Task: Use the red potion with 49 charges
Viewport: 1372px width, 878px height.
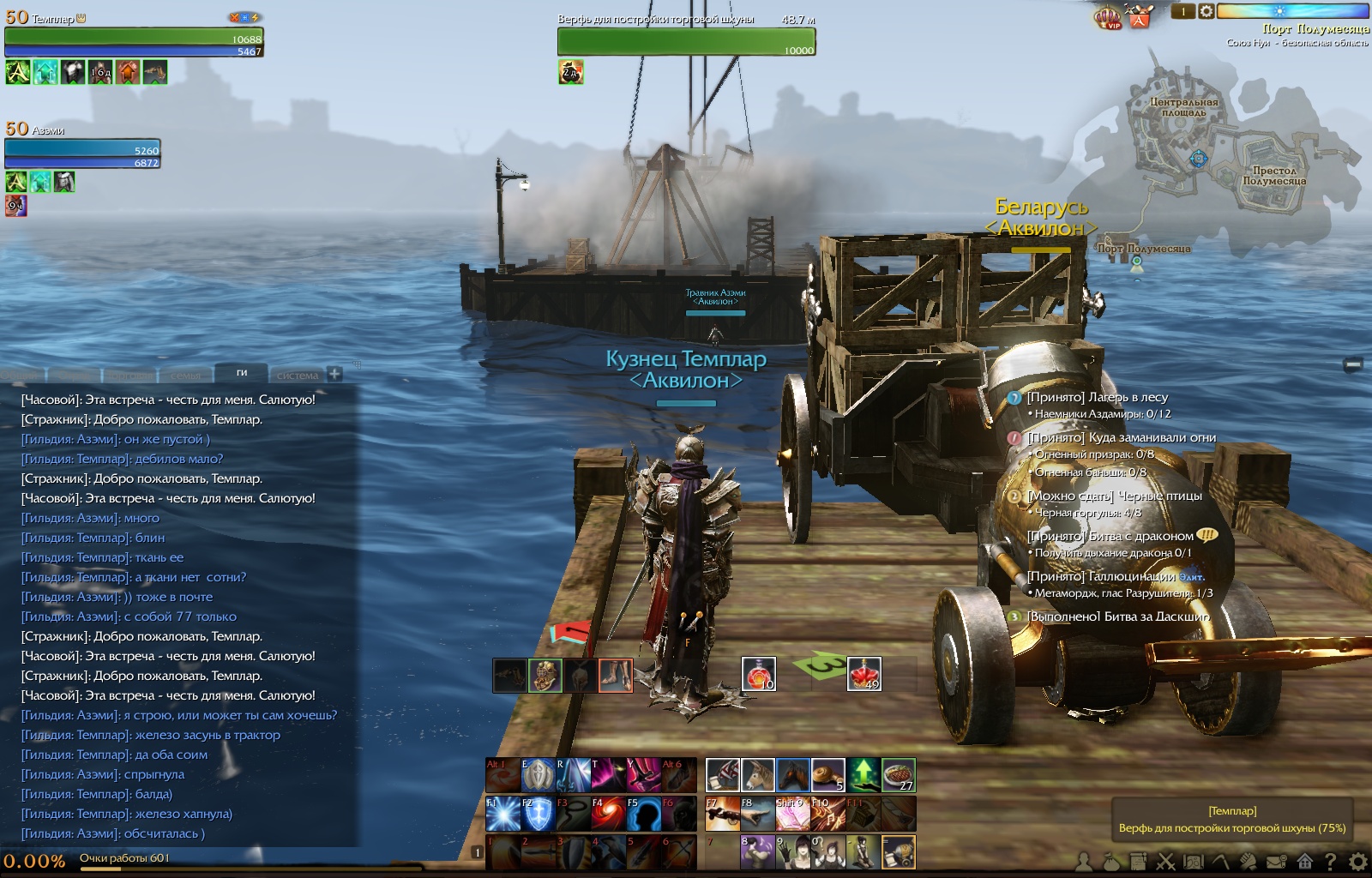Action: [864, 674]
